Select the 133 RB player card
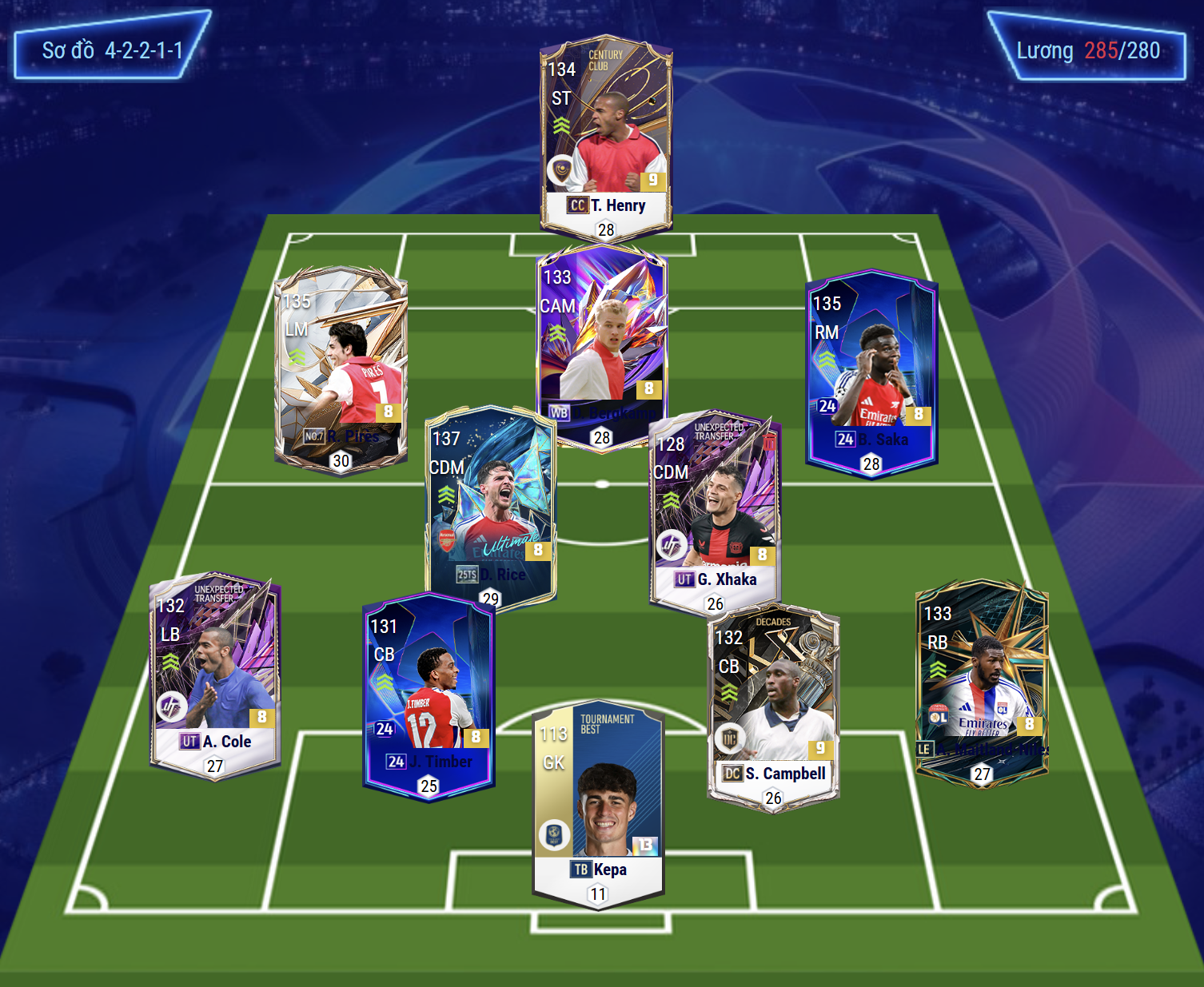The image size is (1204, 987). (x=982, y=683)
